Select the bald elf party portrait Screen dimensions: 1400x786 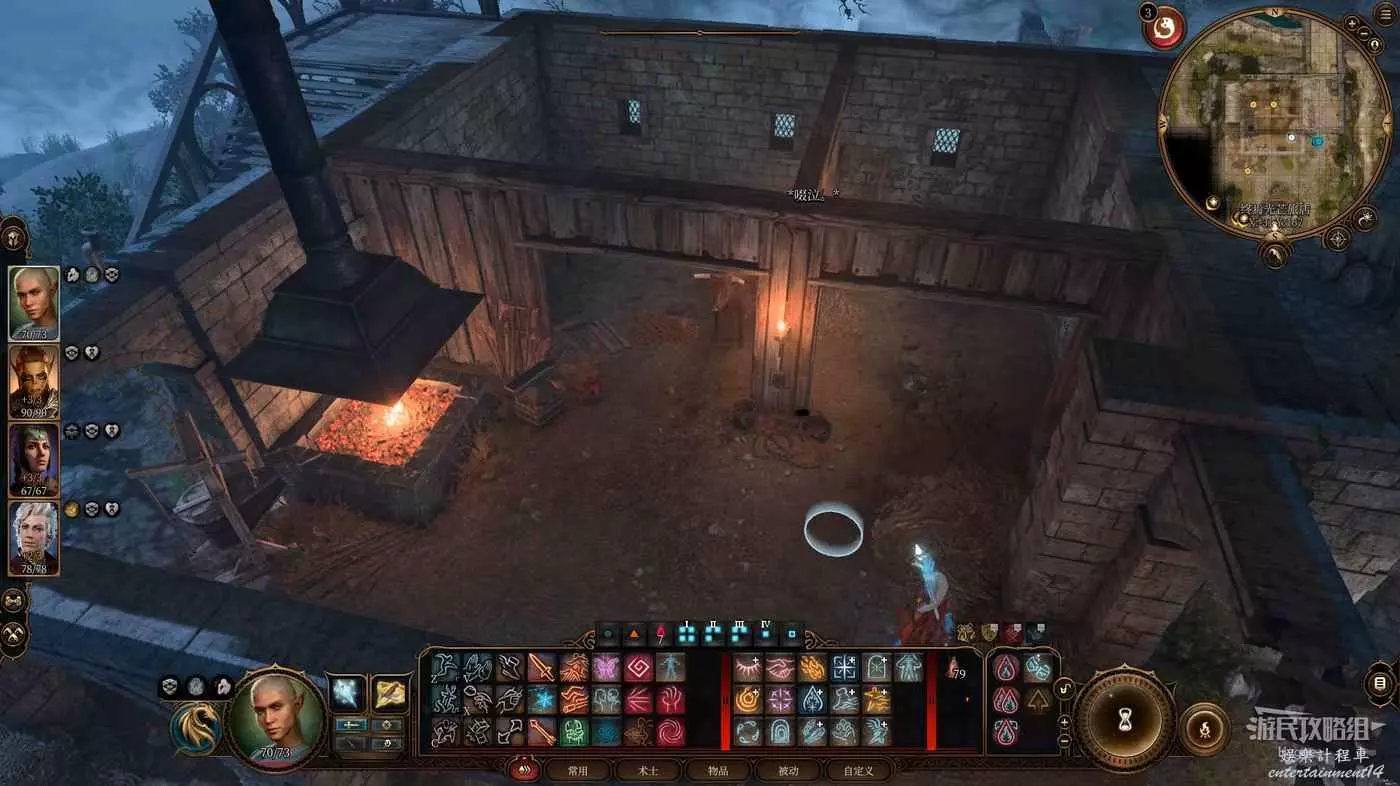click(x=33, y=303)
